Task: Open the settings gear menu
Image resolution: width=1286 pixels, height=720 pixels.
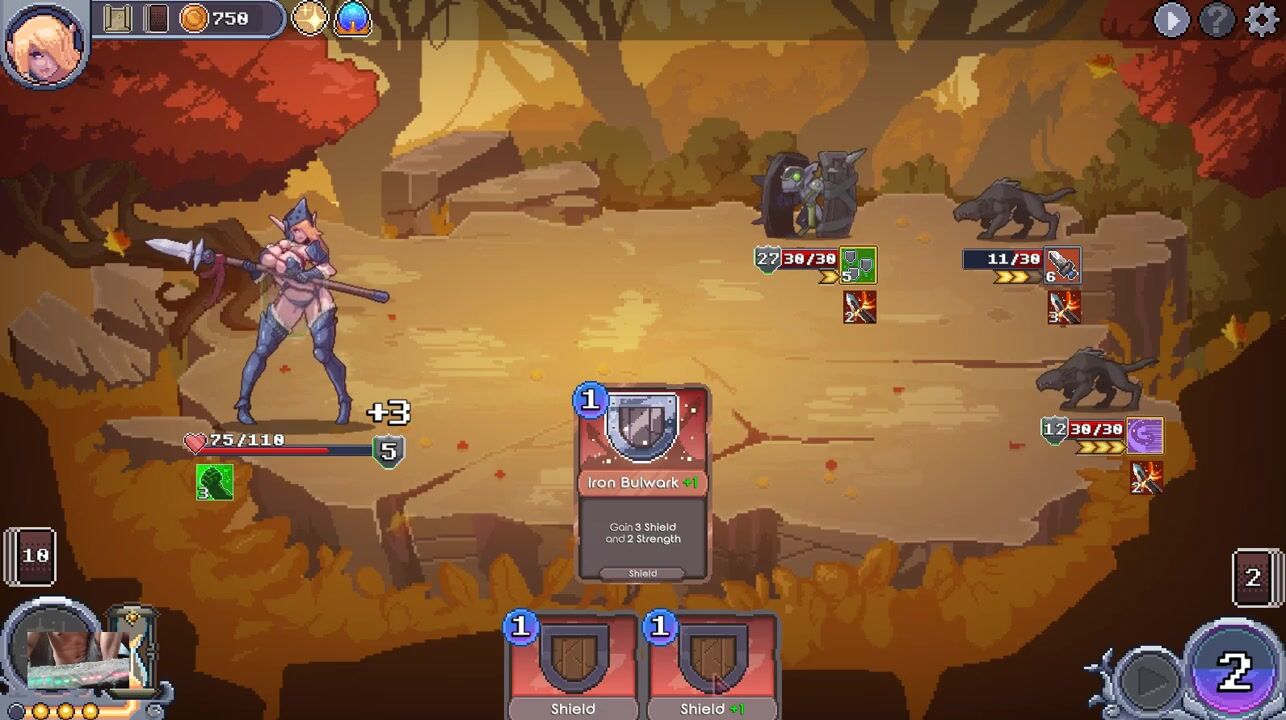Action: point(1262,20)
